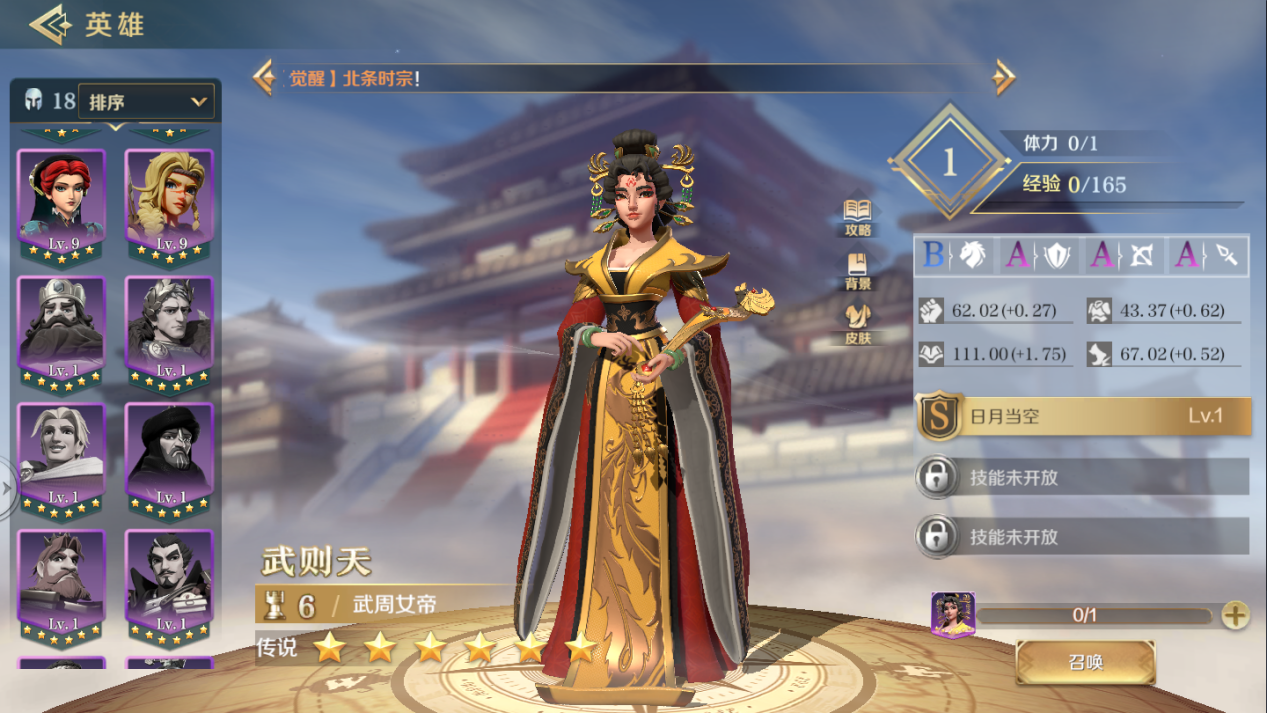This screenshot has width=1267, height=713.
Task: Click the plus button beside fragment bar
Action: 1235,615
